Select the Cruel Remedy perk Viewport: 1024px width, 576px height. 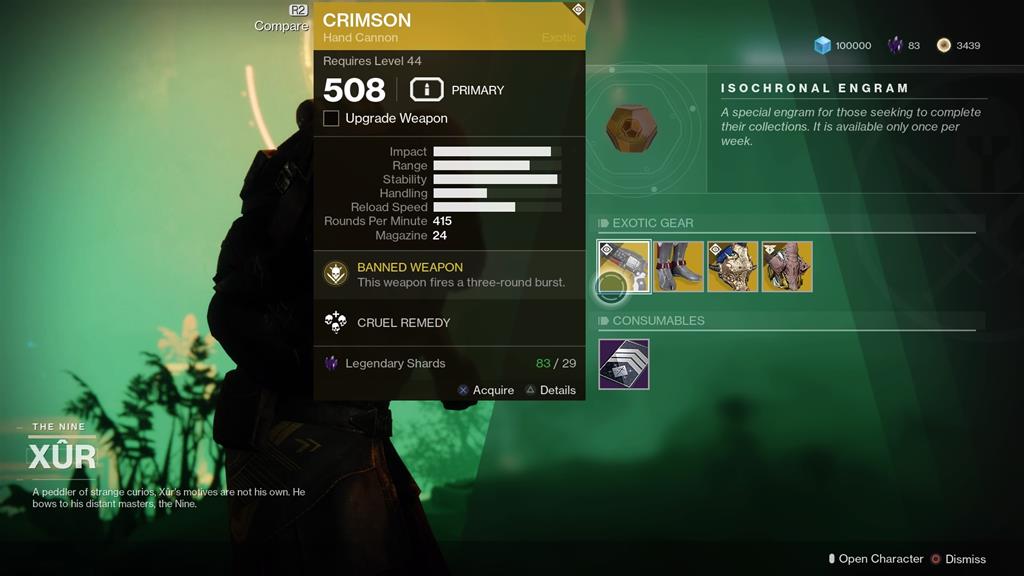pyautogui.click(x=336, y=322)
